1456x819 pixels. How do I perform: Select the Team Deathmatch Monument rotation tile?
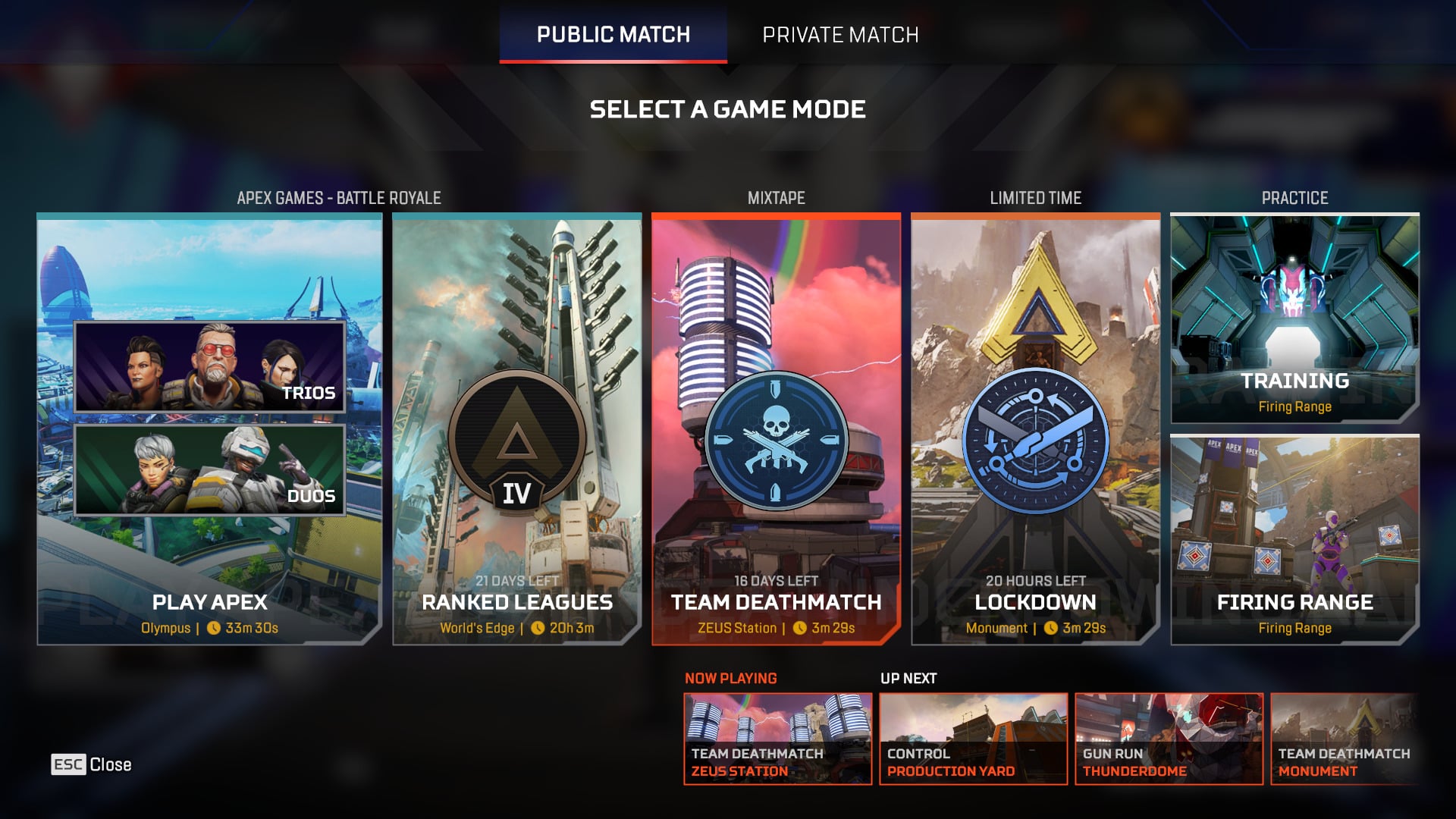coord(1344,739)
